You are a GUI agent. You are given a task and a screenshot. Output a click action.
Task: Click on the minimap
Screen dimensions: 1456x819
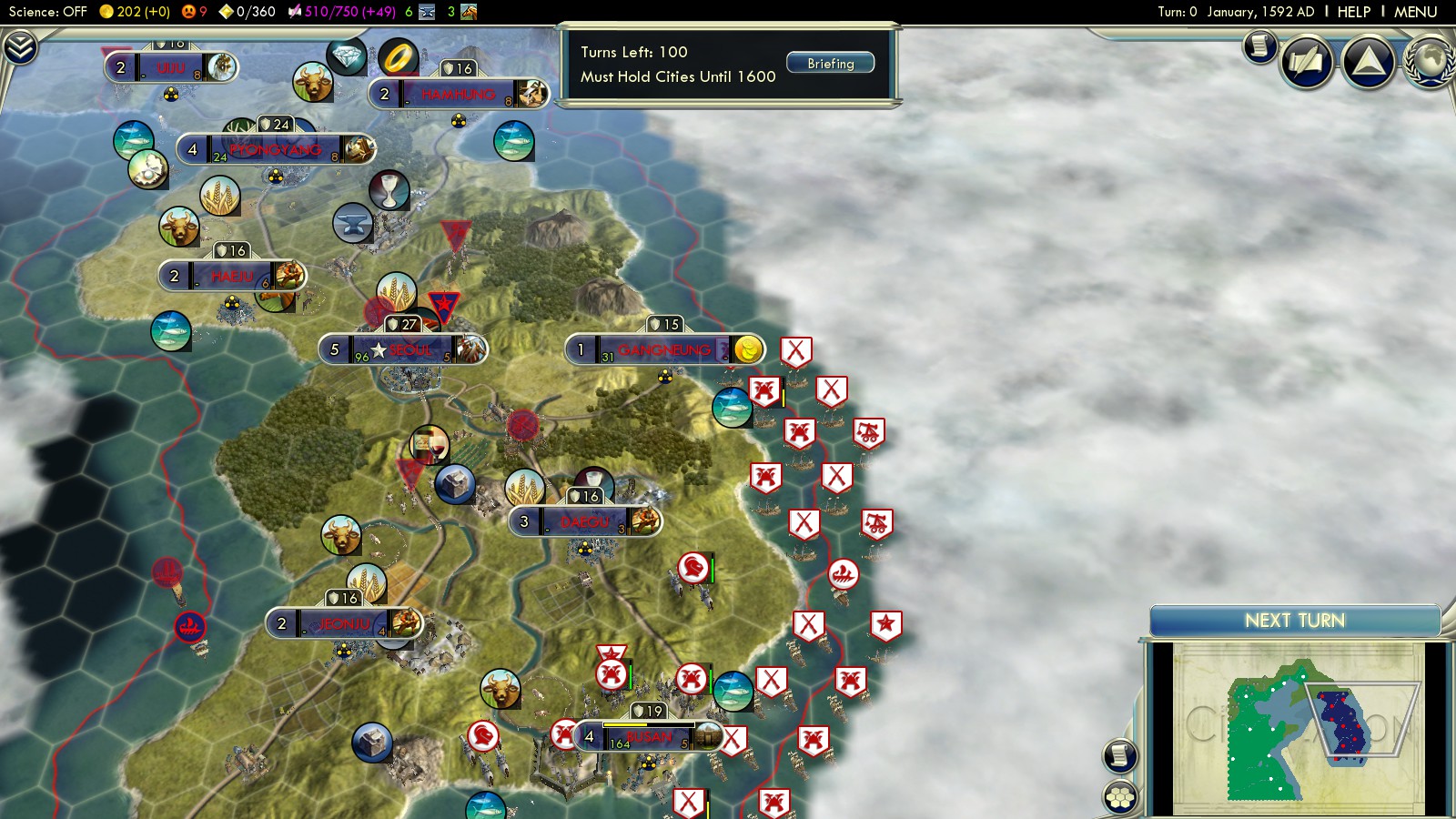point(1297,728)
